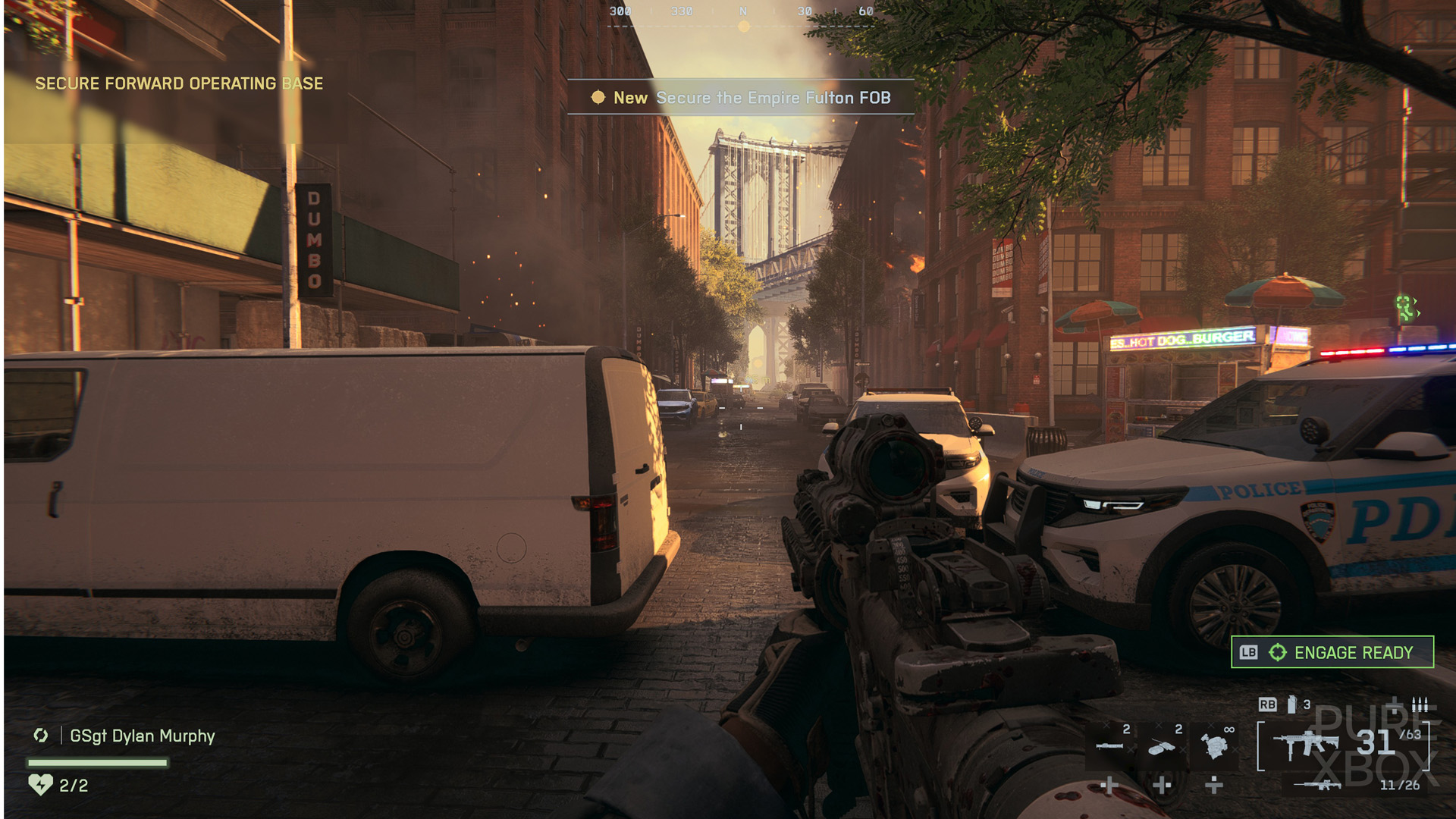Select the primary assault rifle slot
The image size is (1456, 819).
(x=1307, y=745)
